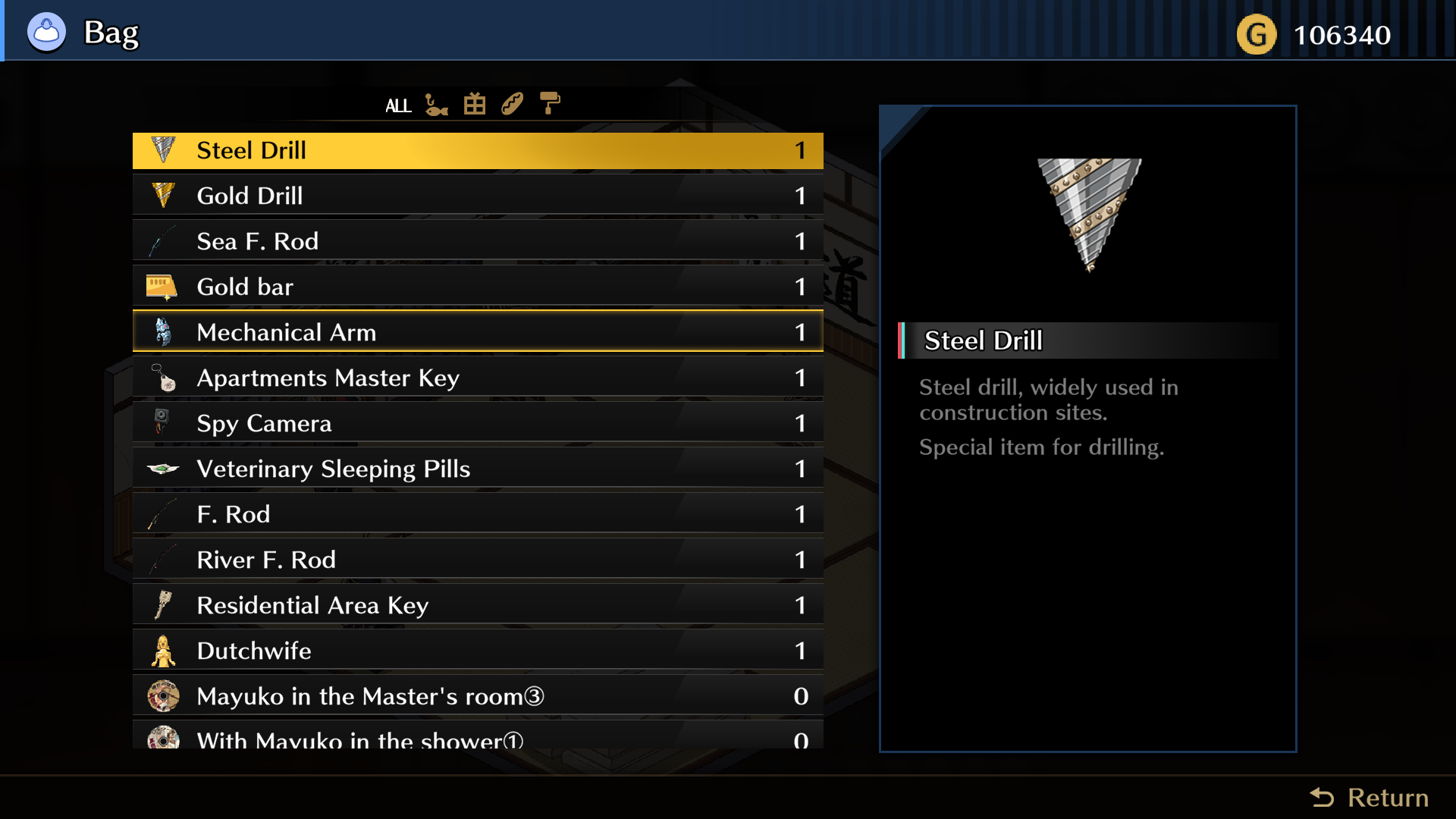Viewport: 1456px width, 819px height.
Task: Select Apartments Master Key
Action: point(478,378)
